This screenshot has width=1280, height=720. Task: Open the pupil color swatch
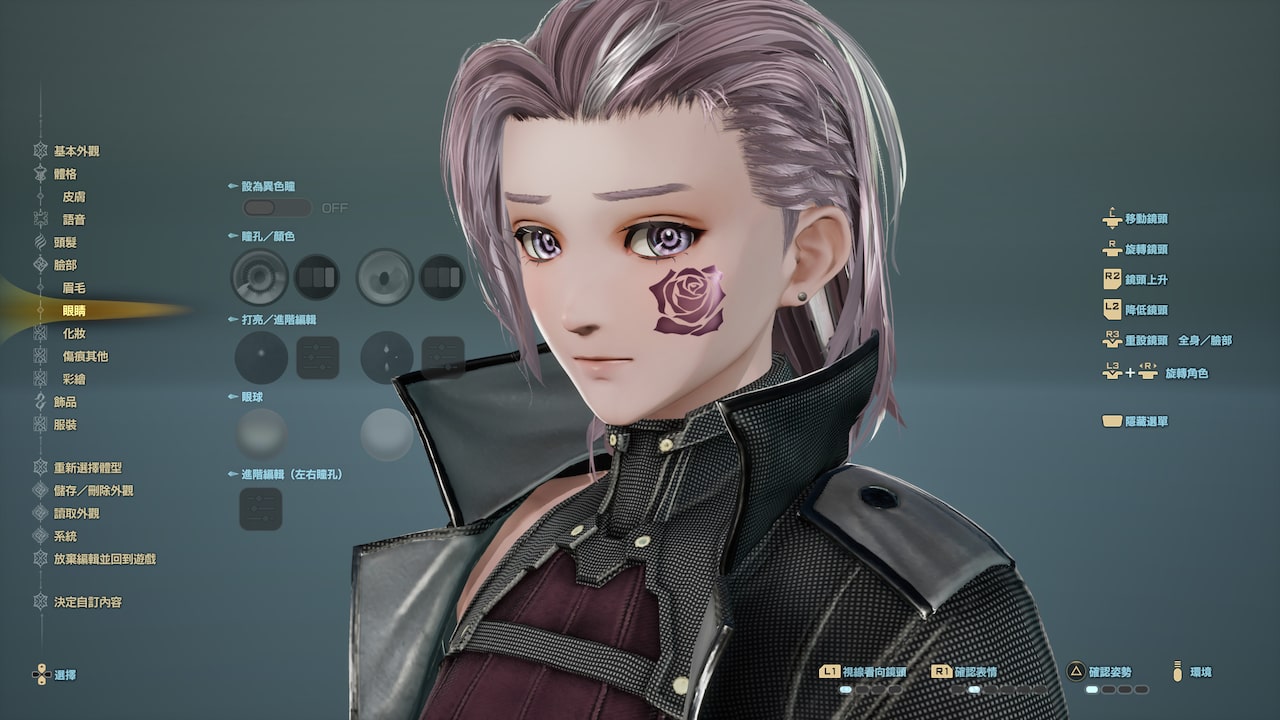pos(316,275)
